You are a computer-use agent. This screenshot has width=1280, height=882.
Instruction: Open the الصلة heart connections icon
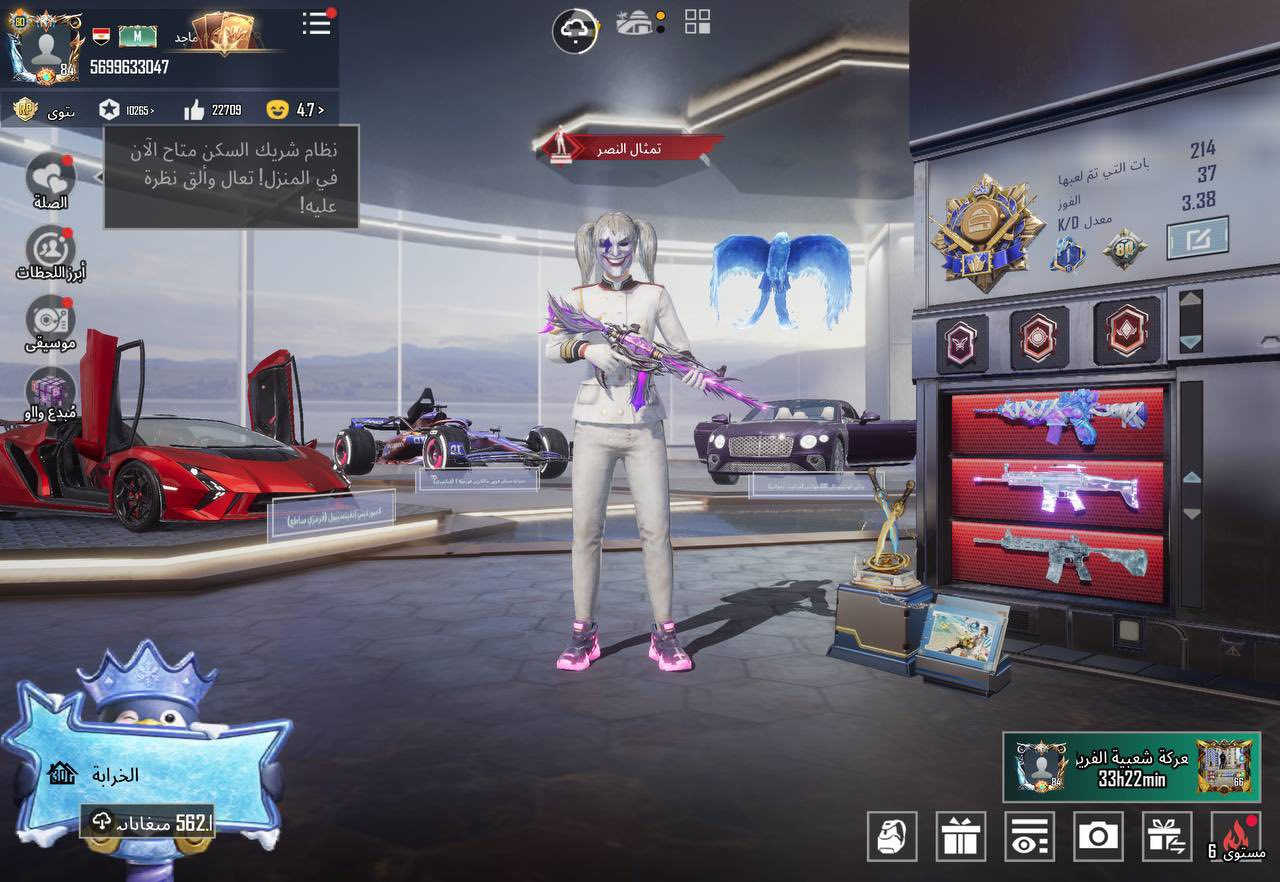click(50, 180)
